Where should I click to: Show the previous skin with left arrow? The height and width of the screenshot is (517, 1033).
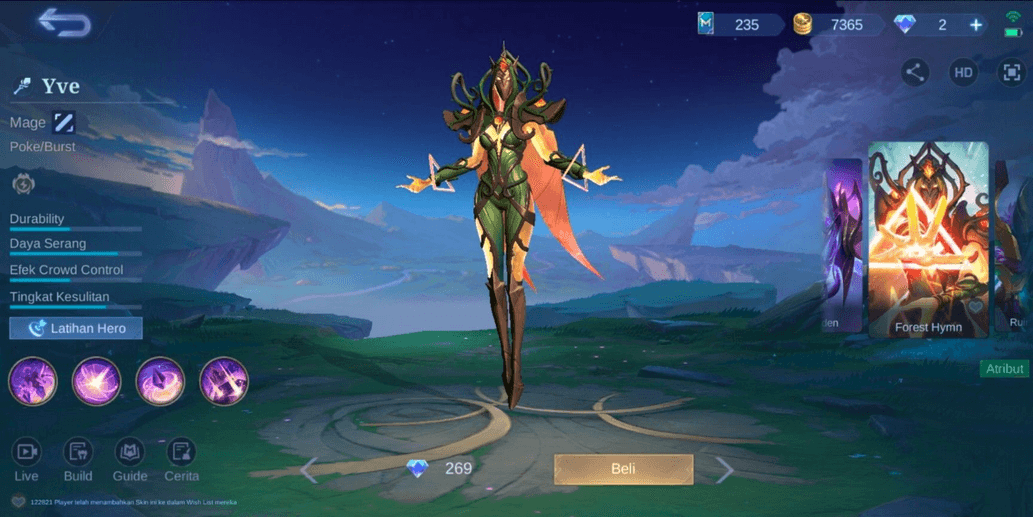point(309,469)
